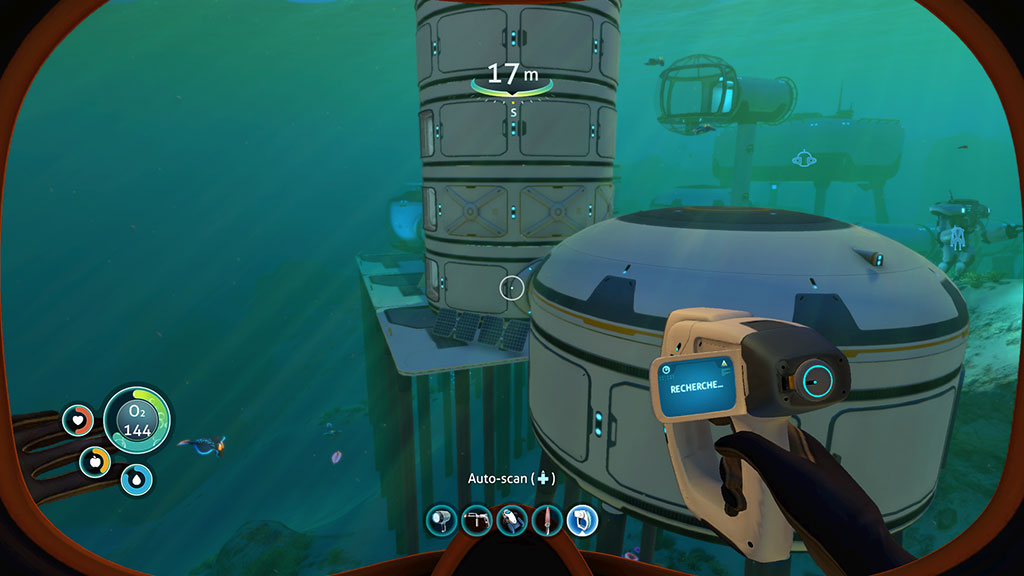Equip the habitat builder tool slot
The image size is (1024, 576).
pos(476,519)
